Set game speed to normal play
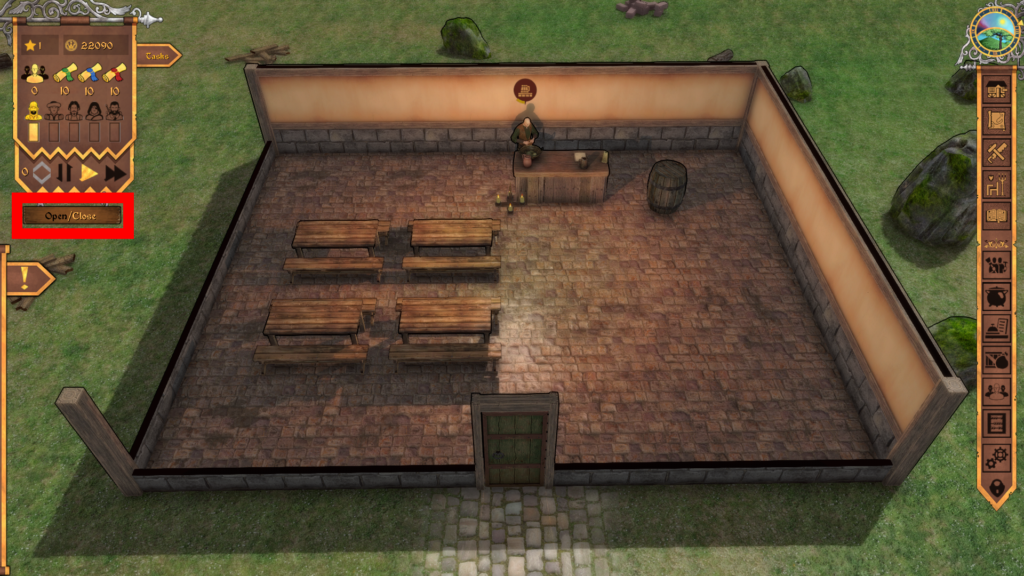 tap(89, 173)
